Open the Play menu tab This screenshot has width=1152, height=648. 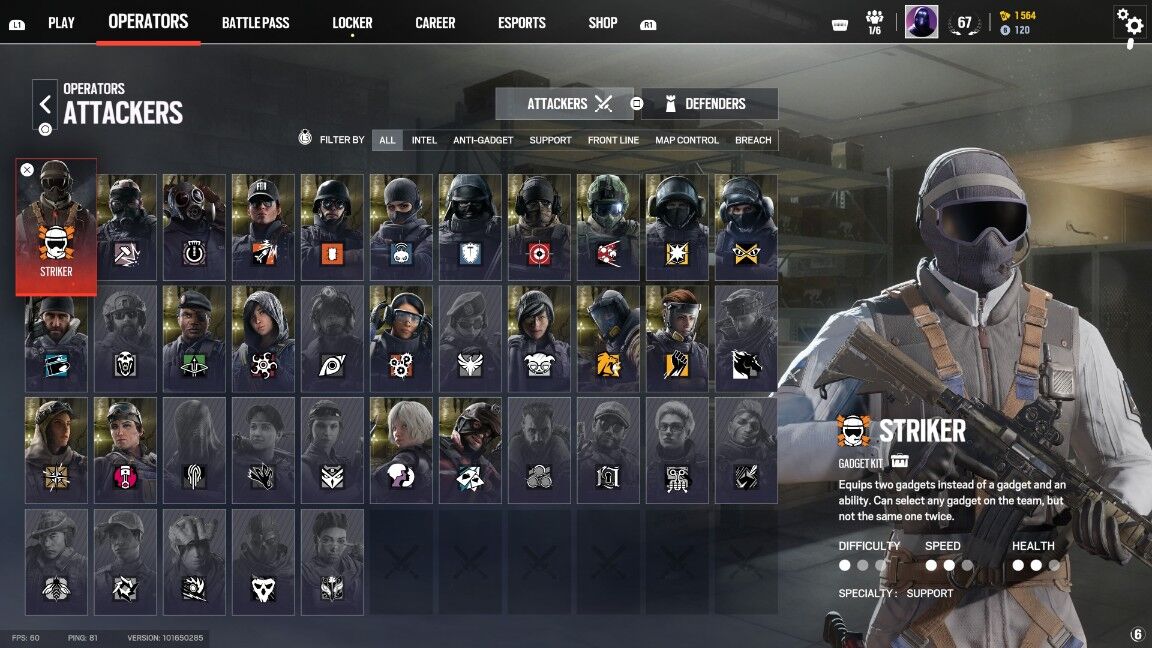click(61, 22)
